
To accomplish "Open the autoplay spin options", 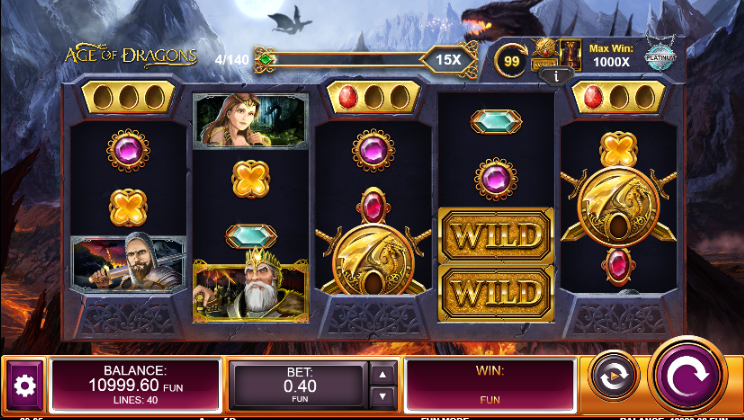I will 609,377.
